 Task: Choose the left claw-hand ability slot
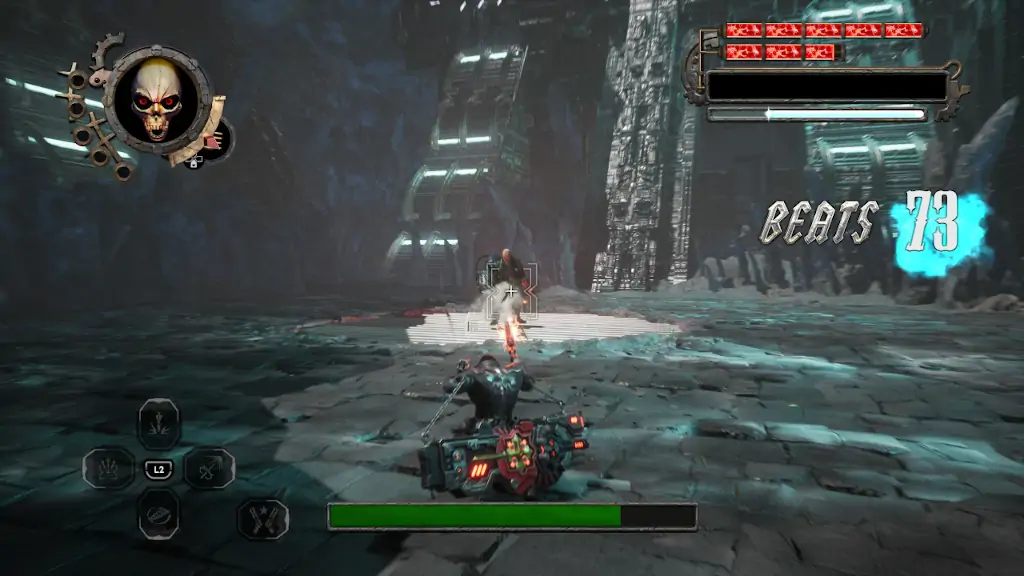(108, 467)
